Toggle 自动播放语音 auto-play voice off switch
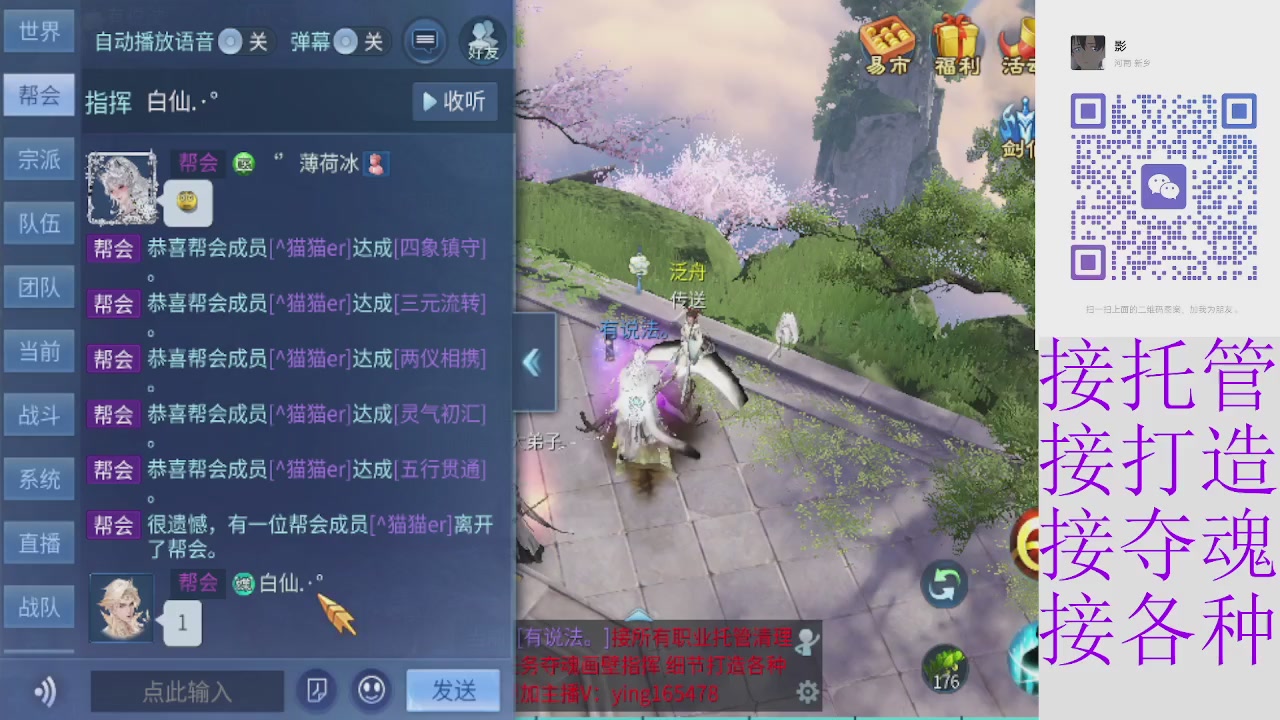 [229, 42]
